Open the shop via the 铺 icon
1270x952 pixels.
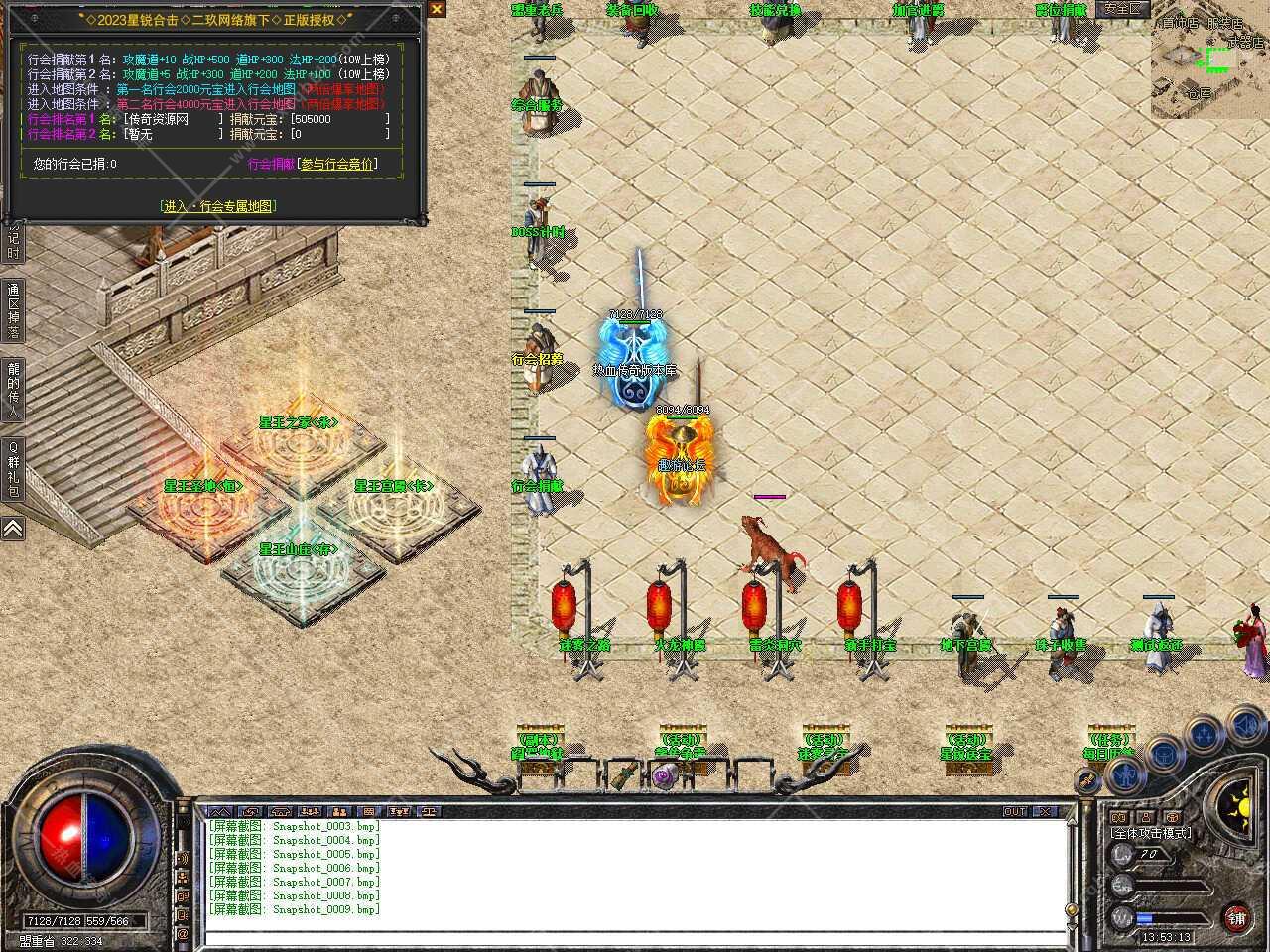click(x=1238, y=919)
